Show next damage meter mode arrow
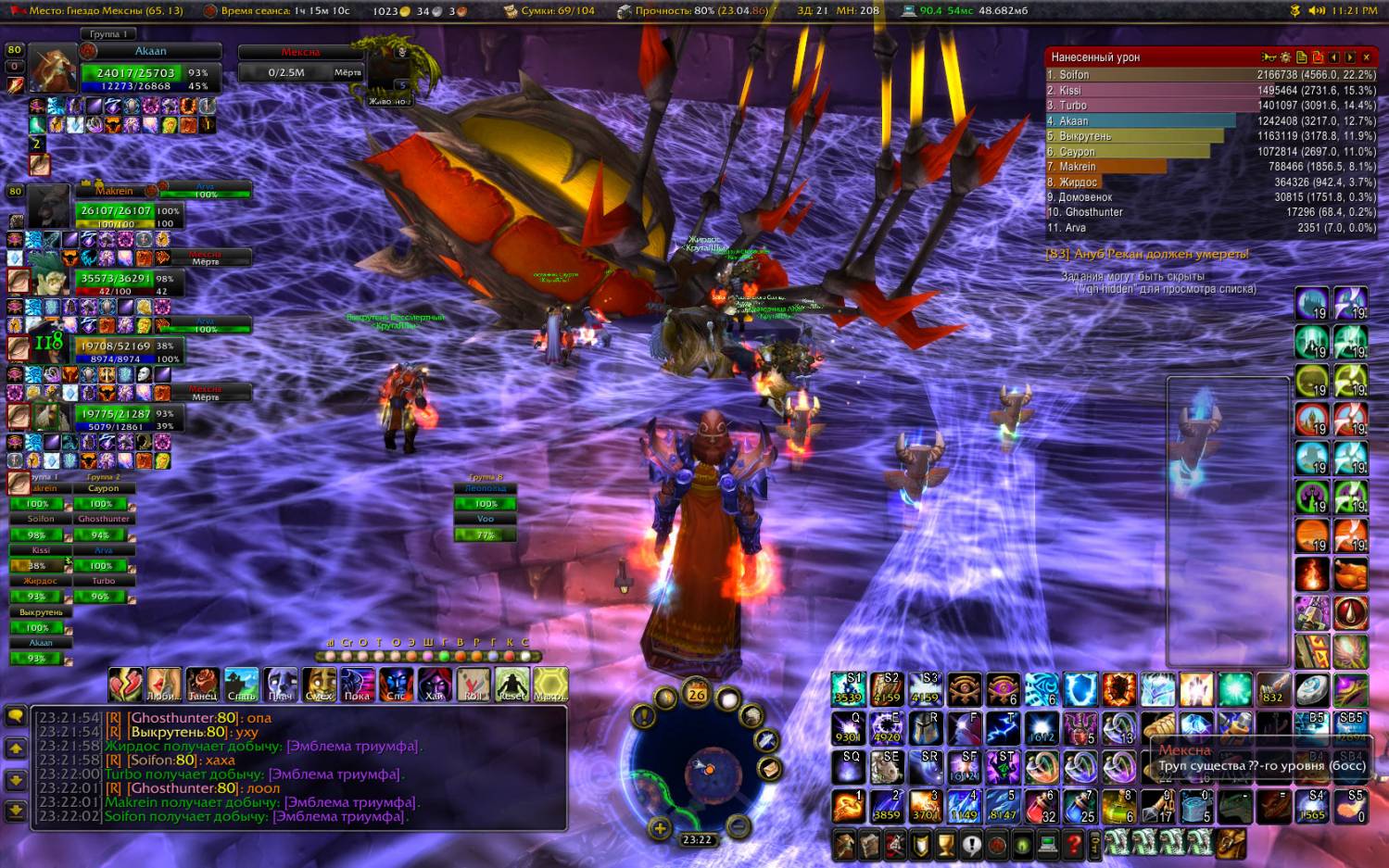Viewport: 1389px width, 868px height. click(1350, 57)
